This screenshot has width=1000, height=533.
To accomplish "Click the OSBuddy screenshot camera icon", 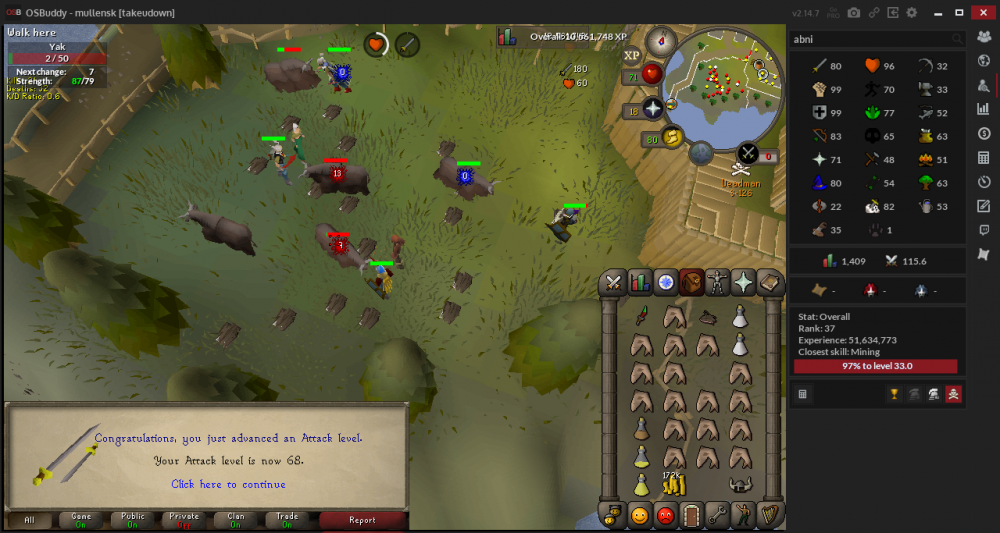I will pos(854,12).
